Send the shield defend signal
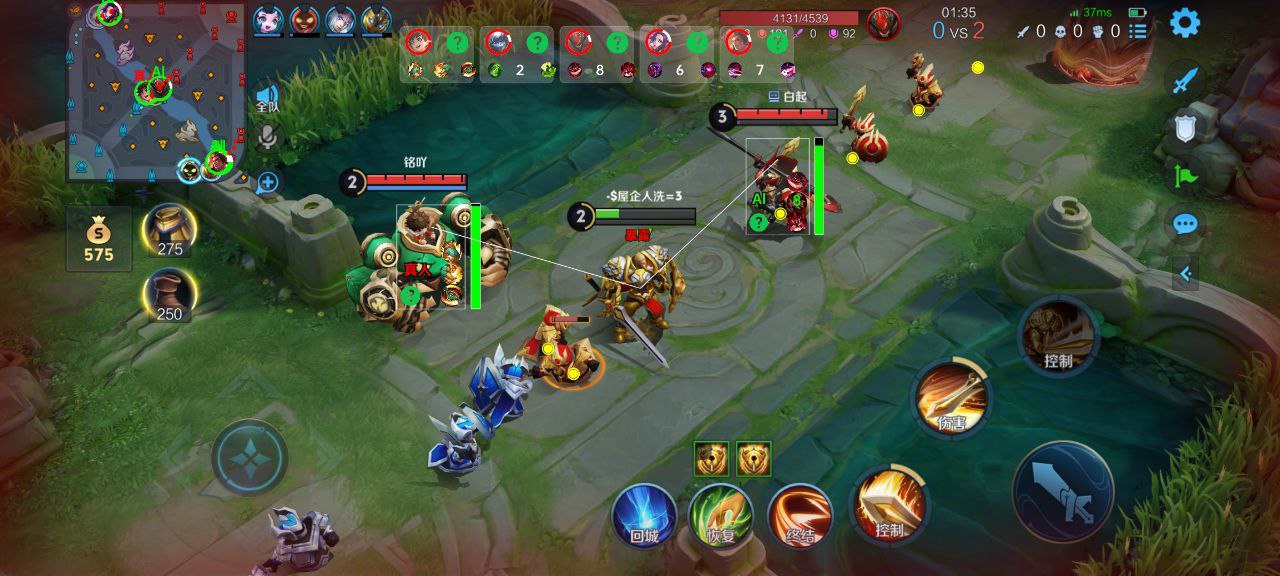 pos(1185,127)
